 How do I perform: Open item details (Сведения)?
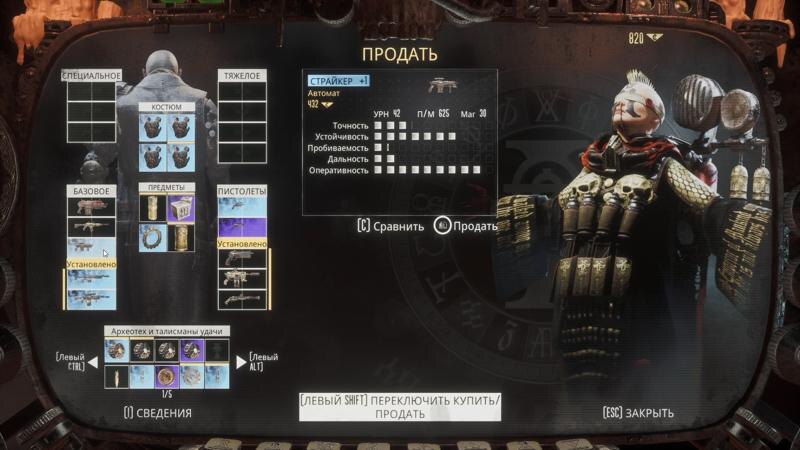click(x=157, y=412)
